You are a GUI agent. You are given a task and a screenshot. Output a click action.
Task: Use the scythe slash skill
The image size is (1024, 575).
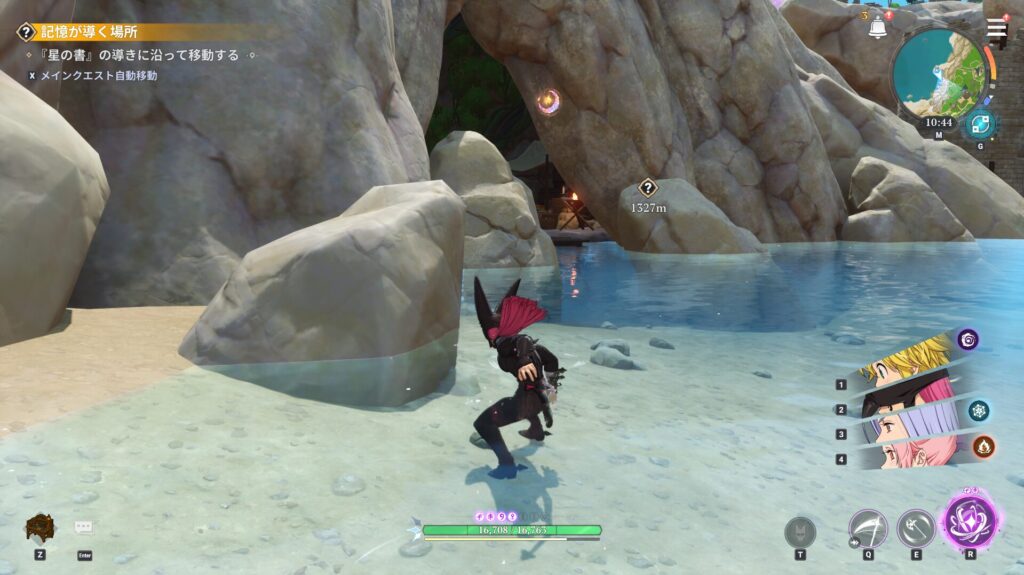click(867, 528)
